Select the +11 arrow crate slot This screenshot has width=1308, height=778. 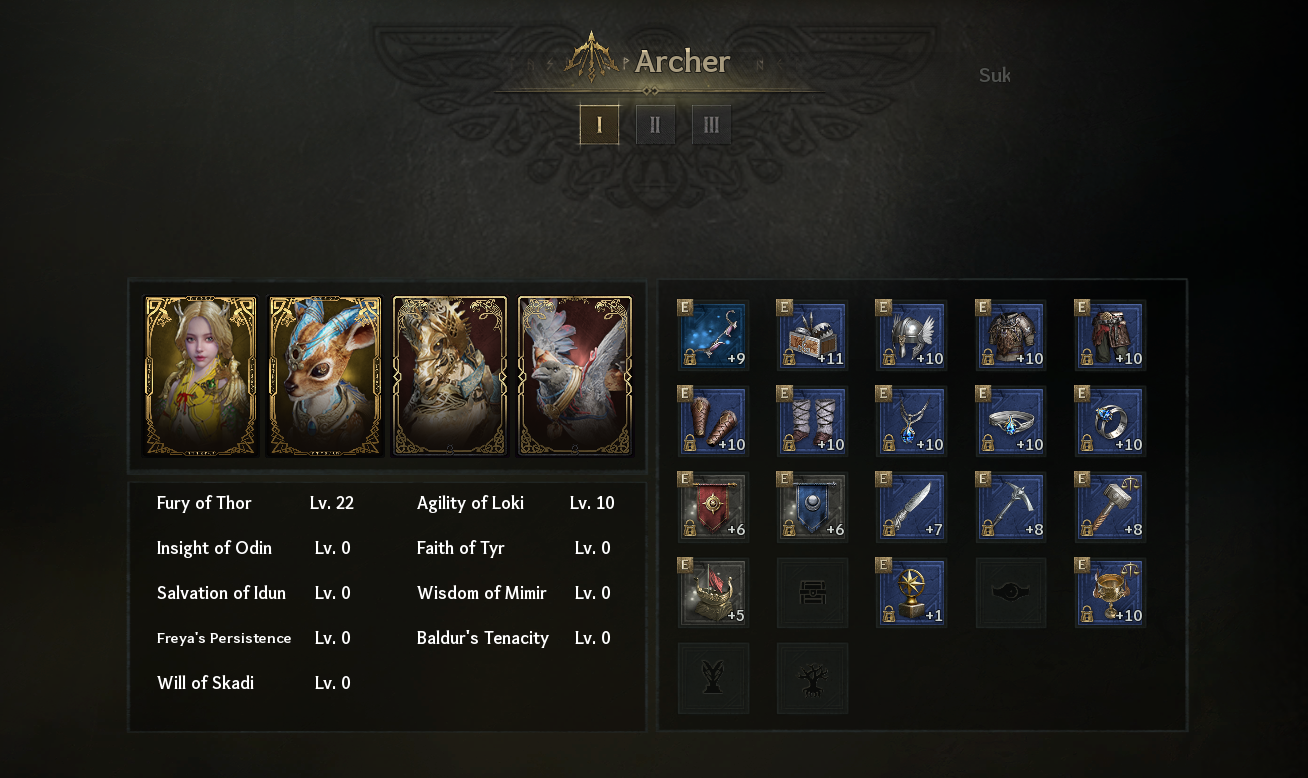pos(813,336)
